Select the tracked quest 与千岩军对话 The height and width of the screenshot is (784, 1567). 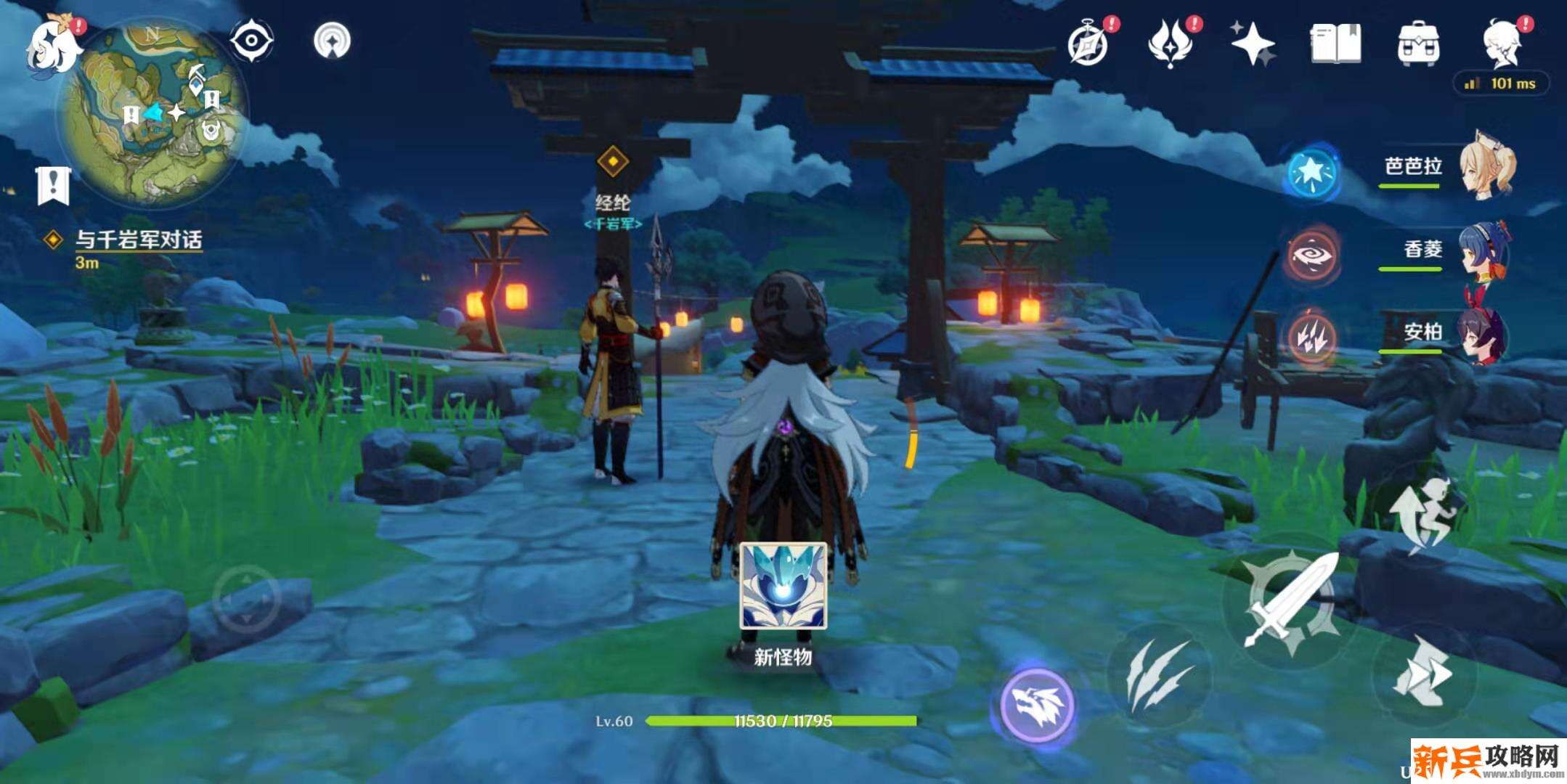point(138,240)
